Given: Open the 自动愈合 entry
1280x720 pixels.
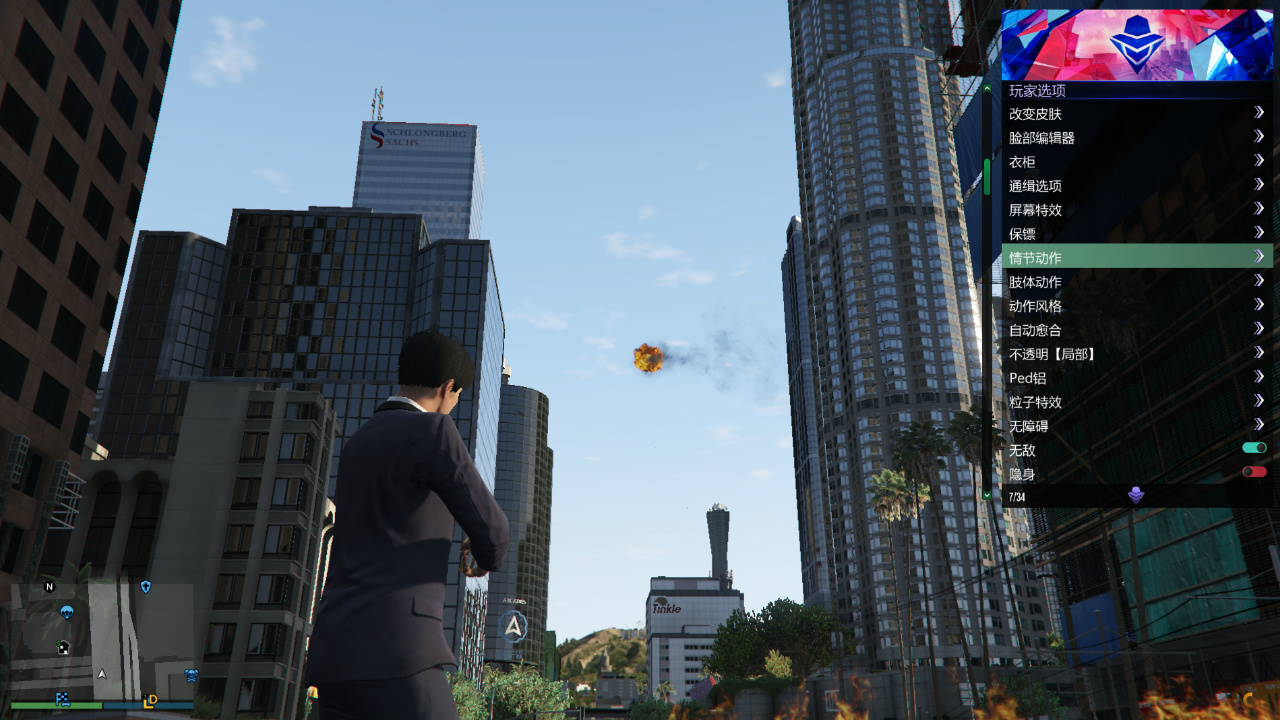Looking at the screenshot, I should [1136, 330].
